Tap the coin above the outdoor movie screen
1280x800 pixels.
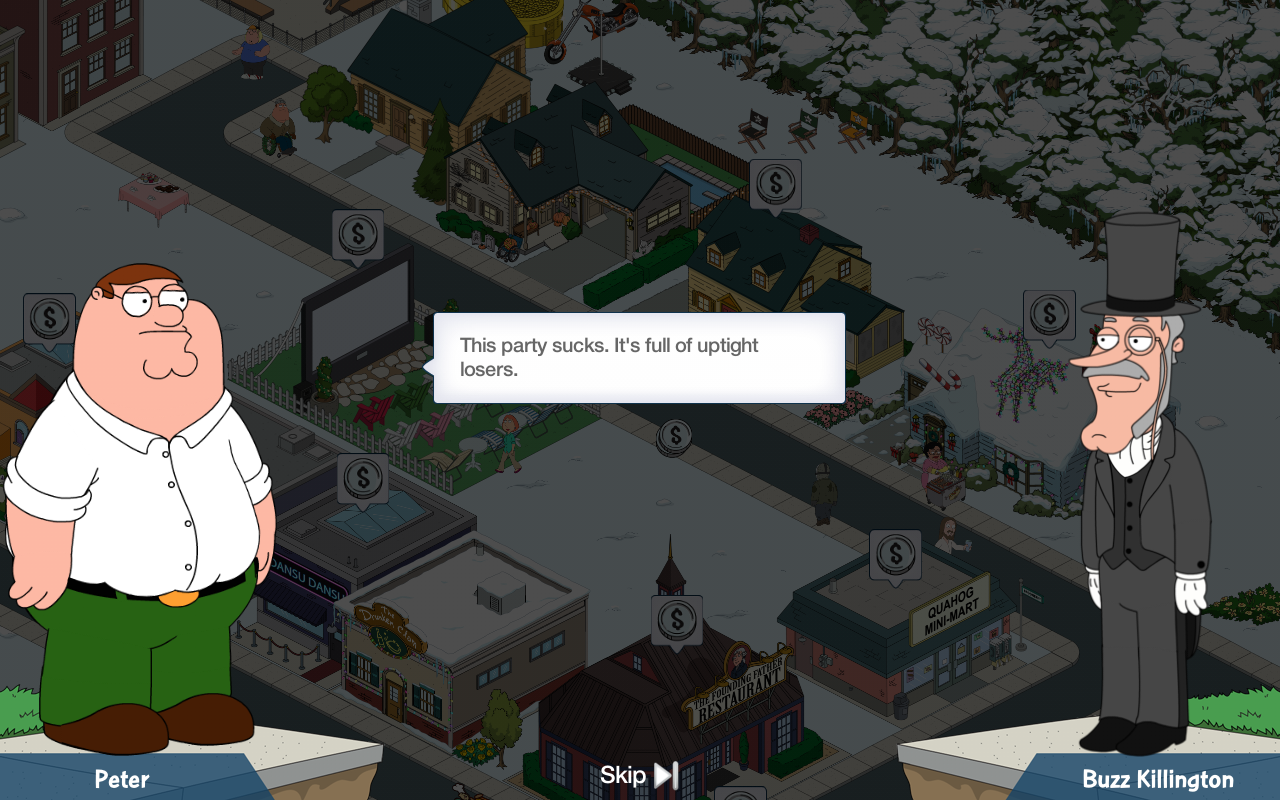pyautogui.click(x=358, y=235)
